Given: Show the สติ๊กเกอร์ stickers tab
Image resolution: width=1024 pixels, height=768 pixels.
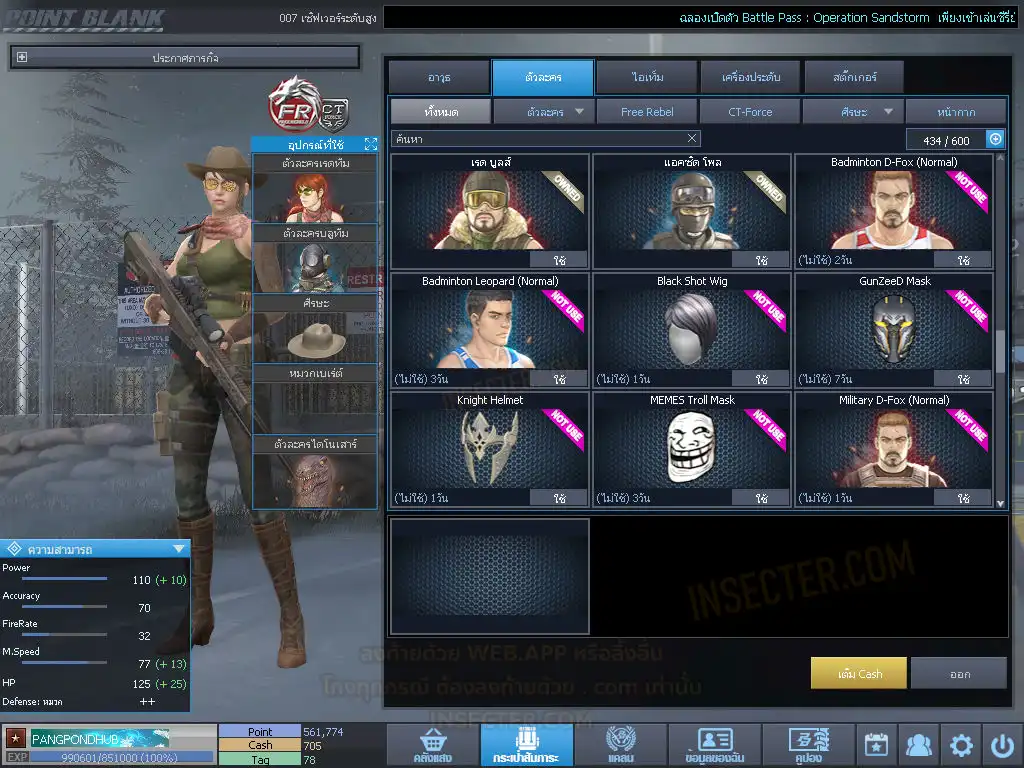Looking at the screenshot, I should click(x=853, y=77).
